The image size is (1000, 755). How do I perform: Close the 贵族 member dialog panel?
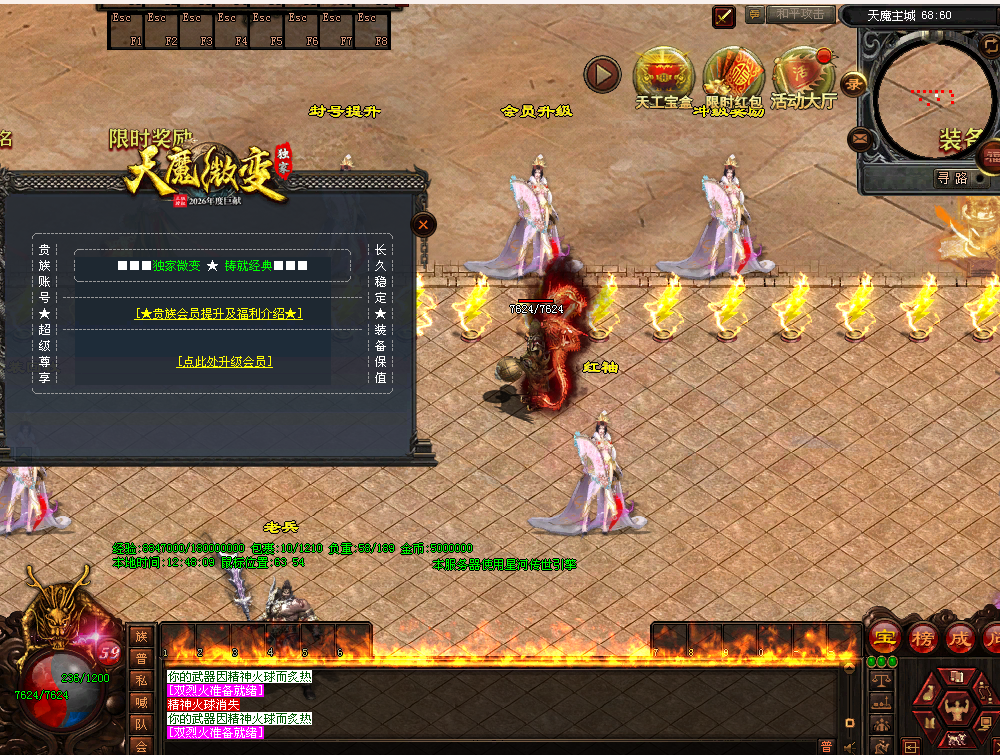(423, 225)
